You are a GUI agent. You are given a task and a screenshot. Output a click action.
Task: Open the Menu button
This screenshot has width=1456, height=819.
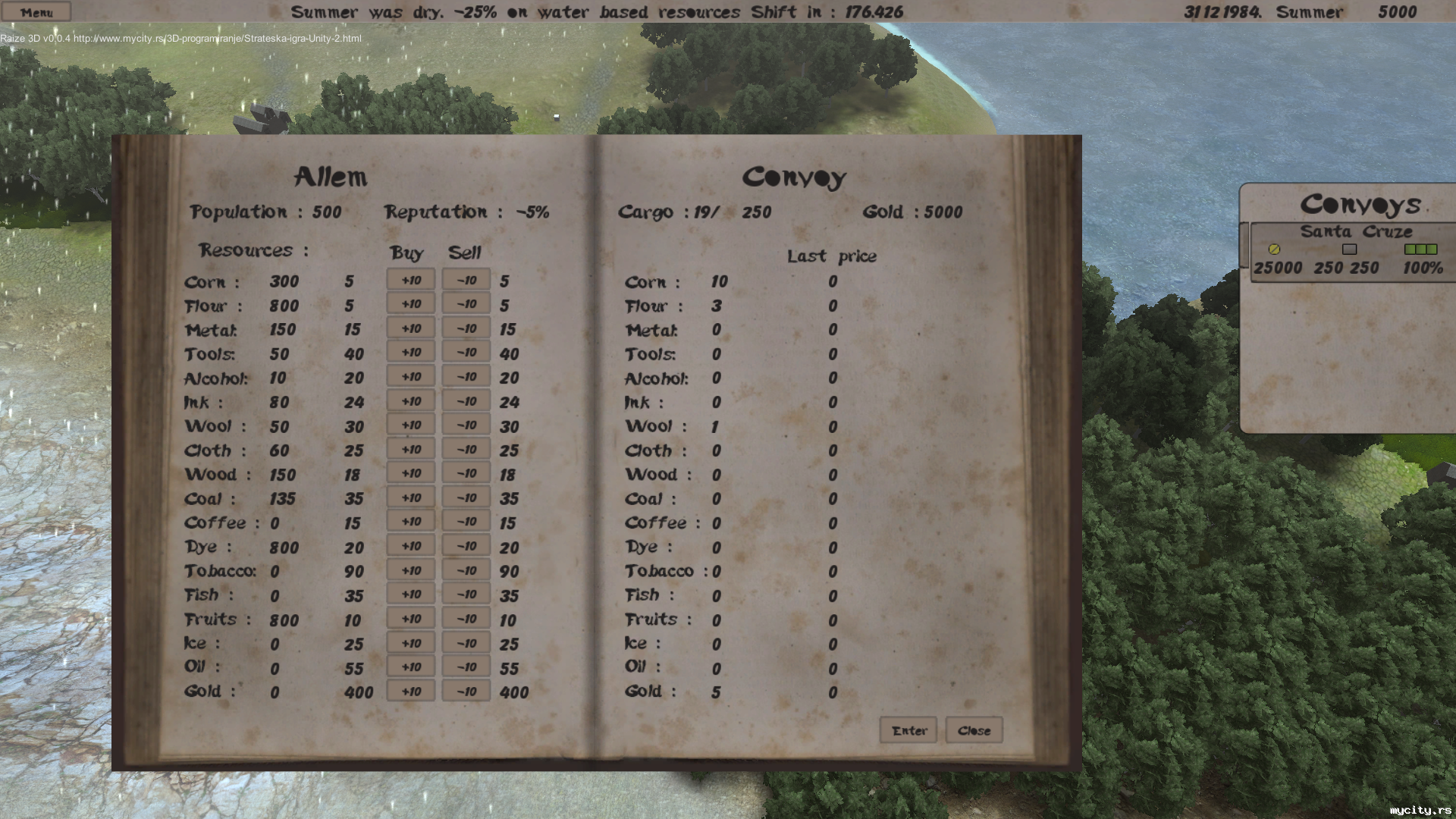pos(36,12)
